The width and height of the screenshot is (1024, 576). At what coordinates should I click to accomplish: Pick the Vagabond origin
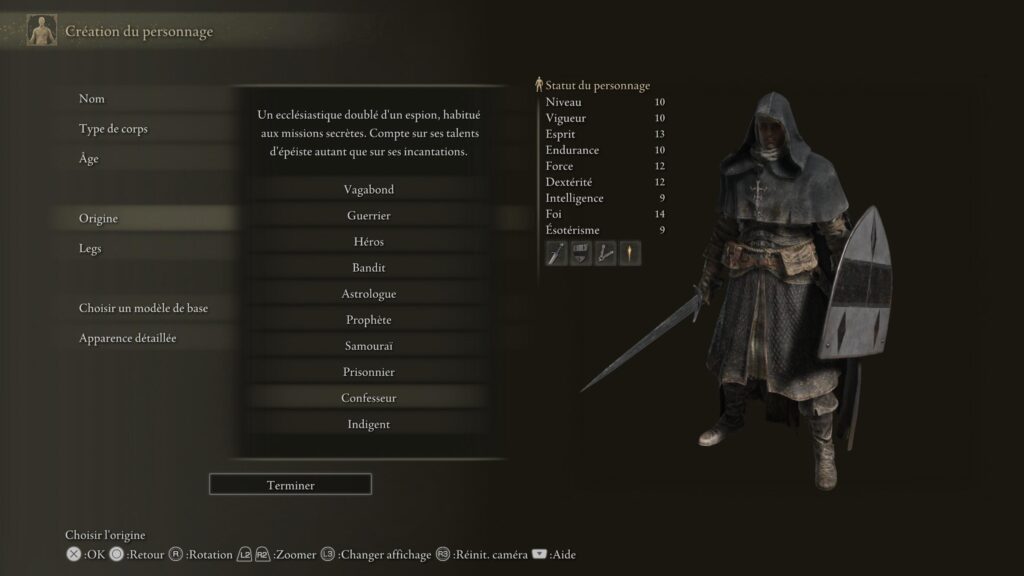pos(368,190)
